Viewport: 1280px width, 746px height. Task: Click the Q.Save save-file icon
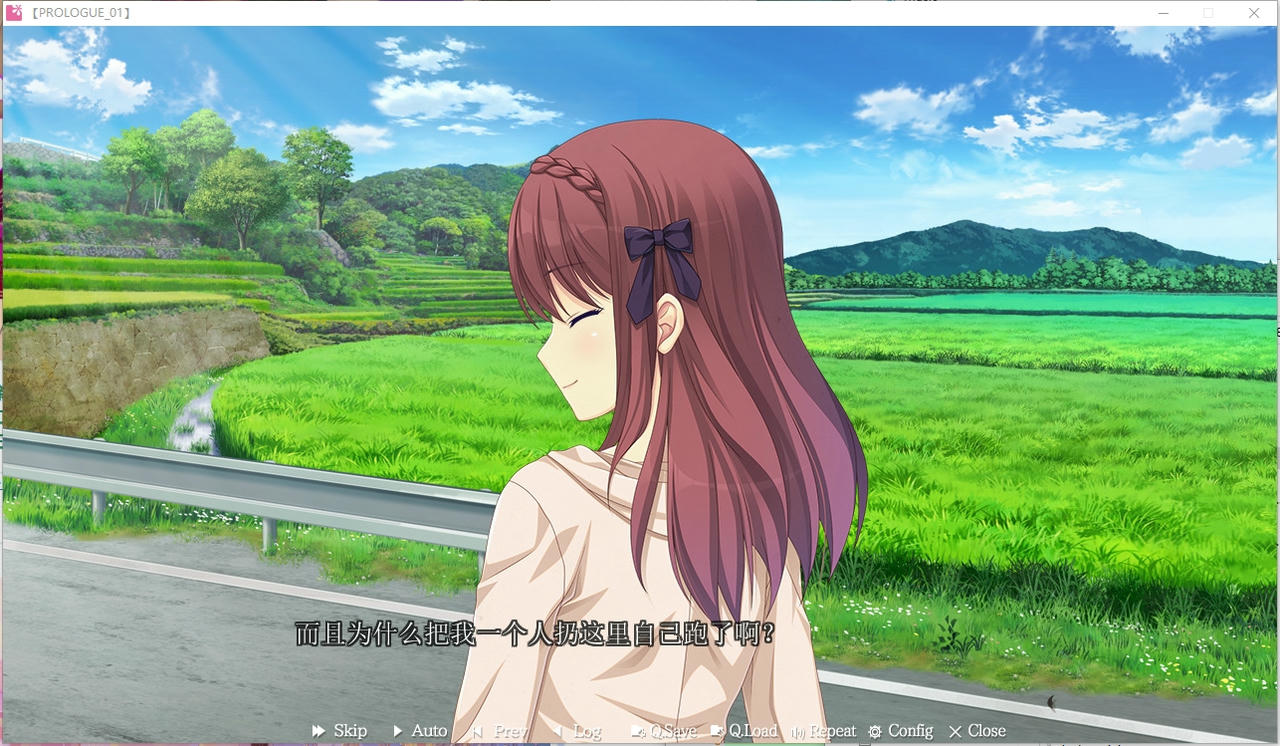tap(636, 731)
